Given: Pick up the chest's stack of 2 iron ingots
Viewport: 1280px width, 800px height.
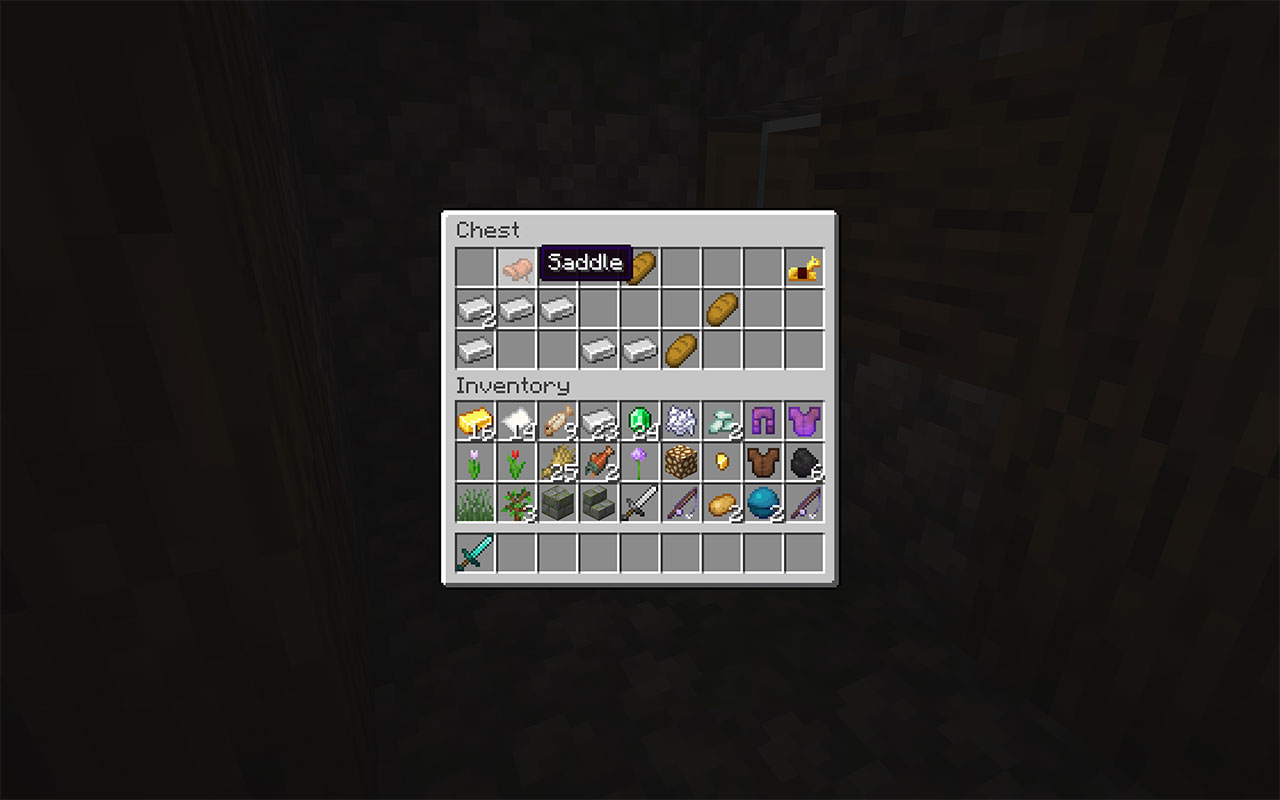Looking at the screenshot, I should tap(475, 309).
